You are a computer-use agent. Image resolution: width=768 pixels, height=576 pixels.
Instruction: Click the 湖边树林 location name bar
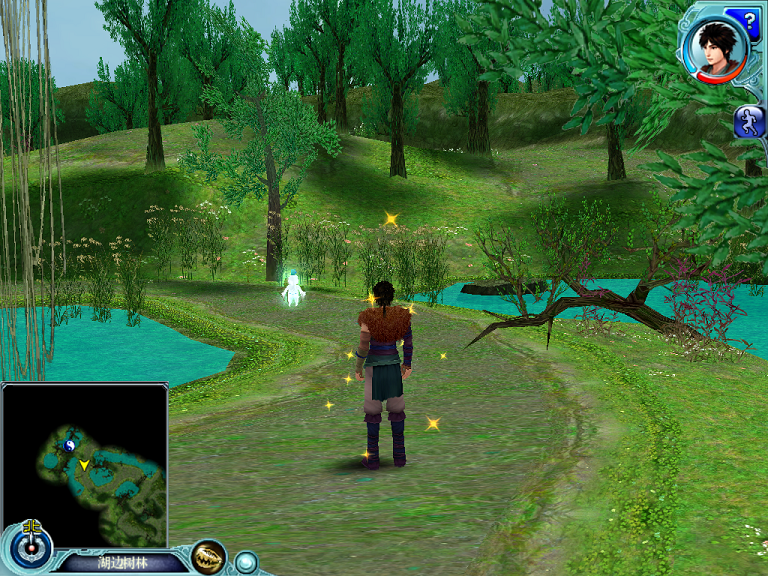[119, 562]
